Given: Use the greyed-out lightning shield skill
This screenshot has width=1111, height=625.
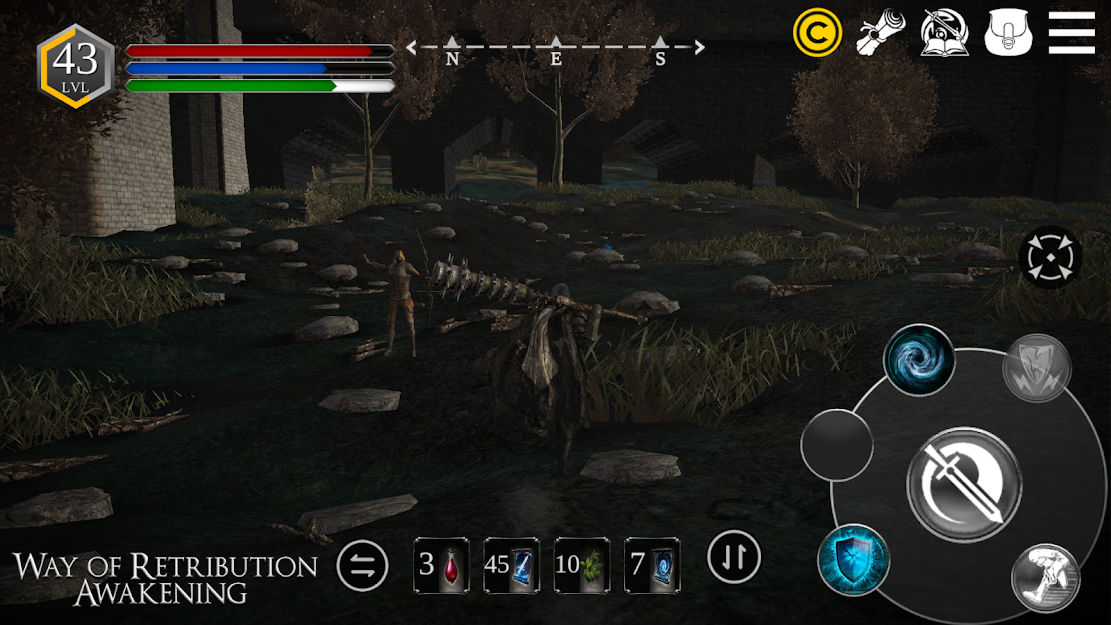Looking at the screenshot, I should pyautogui.click(x=1037, y=368).
